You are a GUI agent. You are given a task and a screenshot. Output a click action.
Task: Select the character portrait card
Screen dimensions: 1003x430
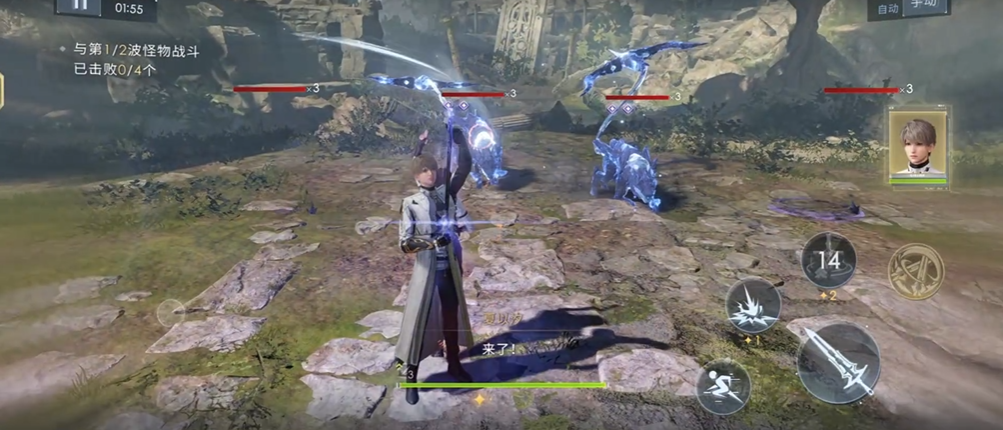point(918,146)
